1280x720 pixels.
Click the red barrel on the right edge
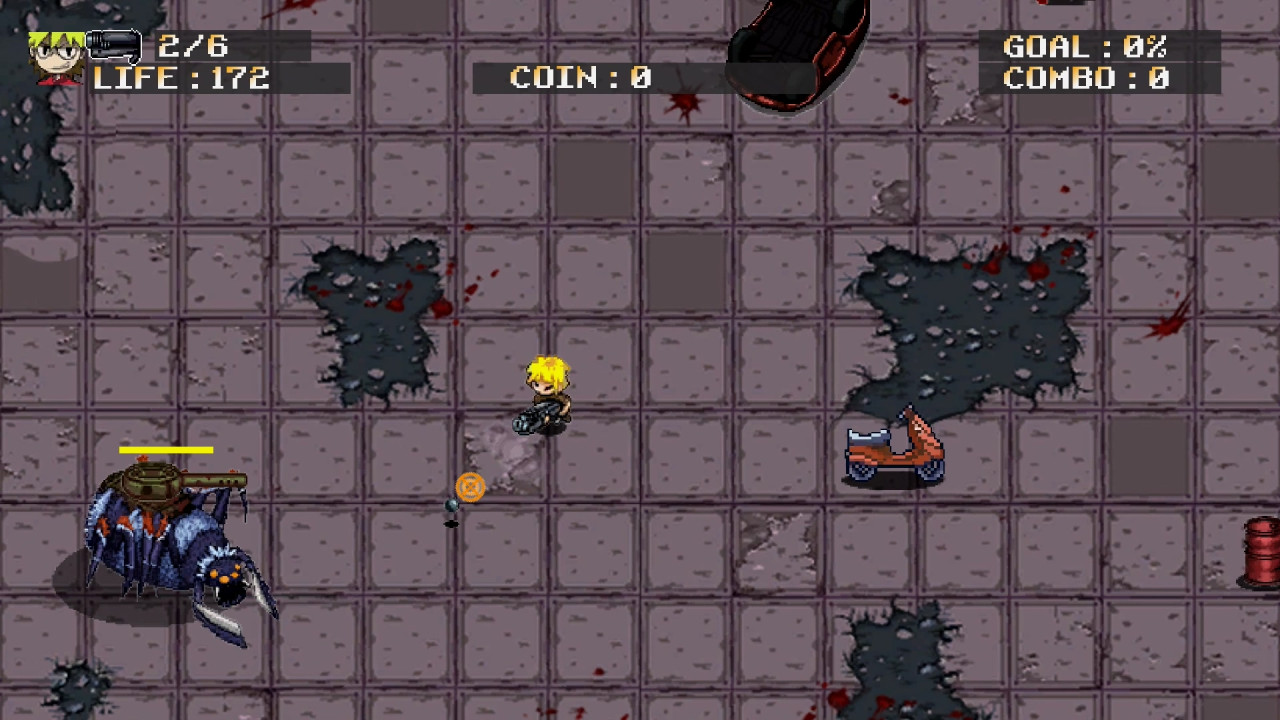click(1260, 550)
